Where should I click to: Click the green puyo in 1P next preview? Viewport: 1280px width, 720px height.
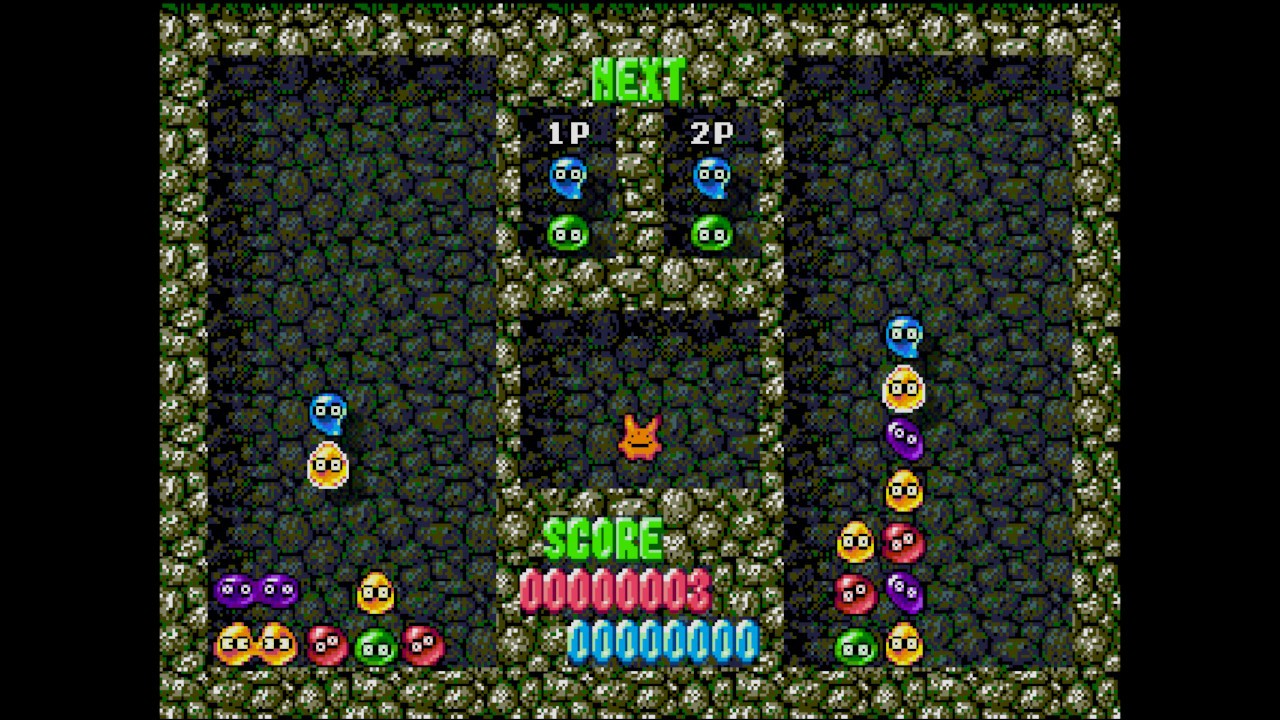pyautogui.click(x=568, y=233)
